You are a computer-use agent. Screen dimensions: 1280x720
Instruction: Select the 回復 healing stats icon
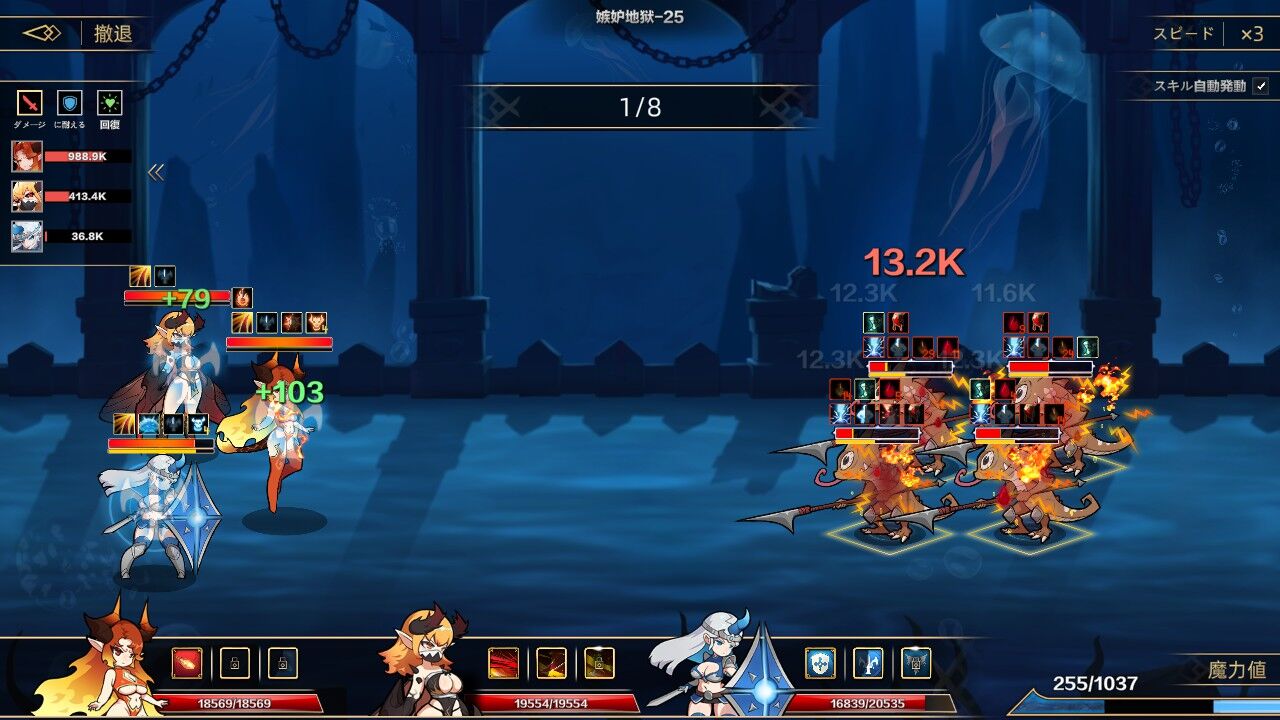109,104
